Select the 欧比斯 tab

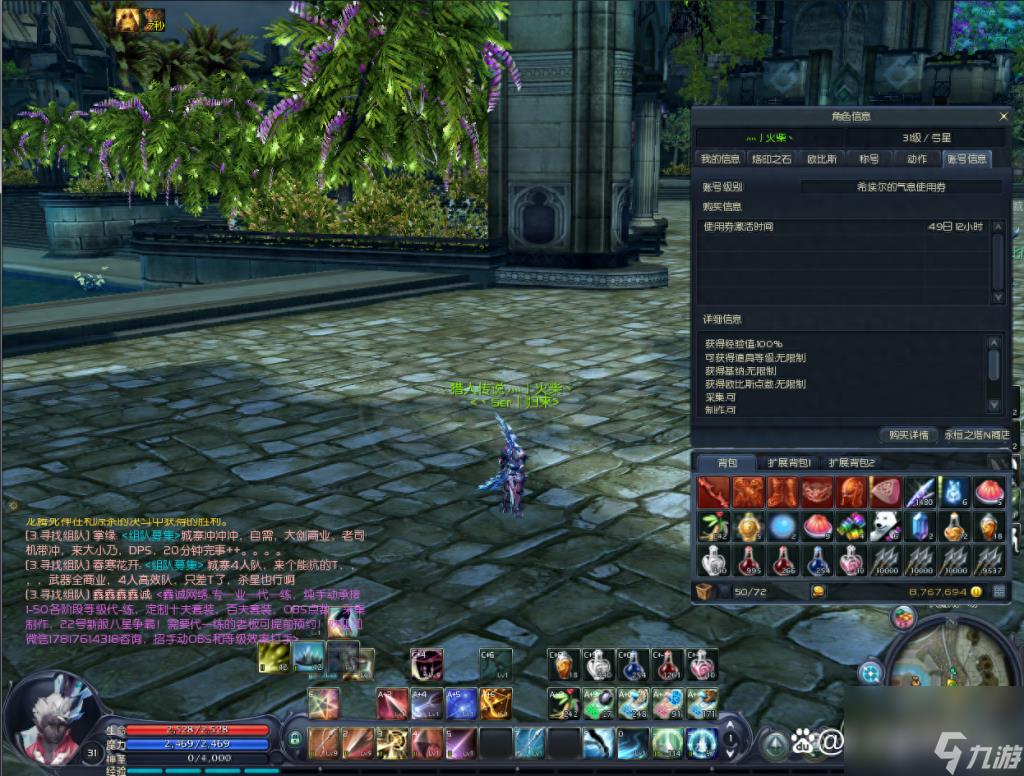tap(821, 158)
